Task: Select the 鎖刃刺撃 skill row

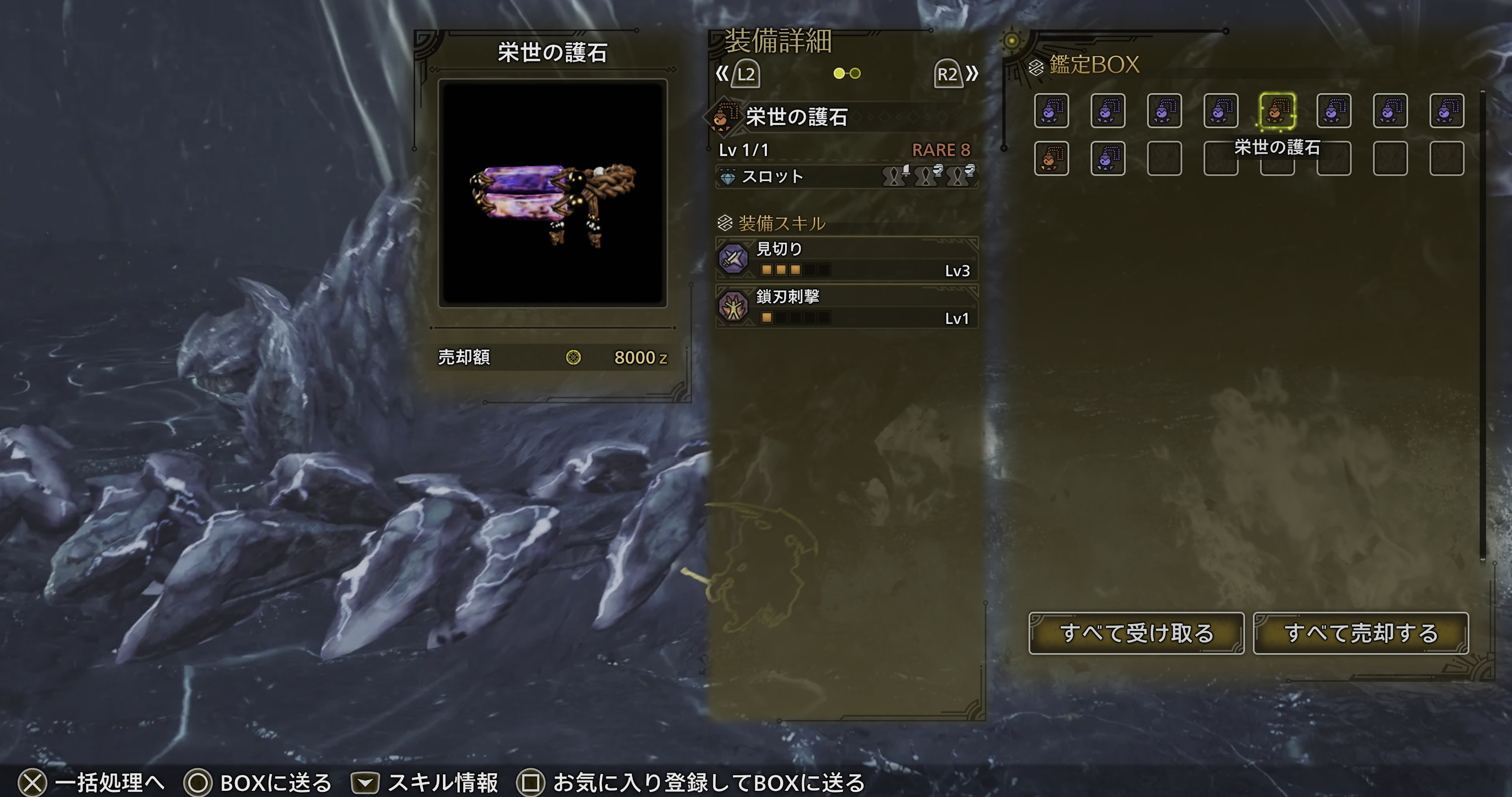Action: coord(846,306)
